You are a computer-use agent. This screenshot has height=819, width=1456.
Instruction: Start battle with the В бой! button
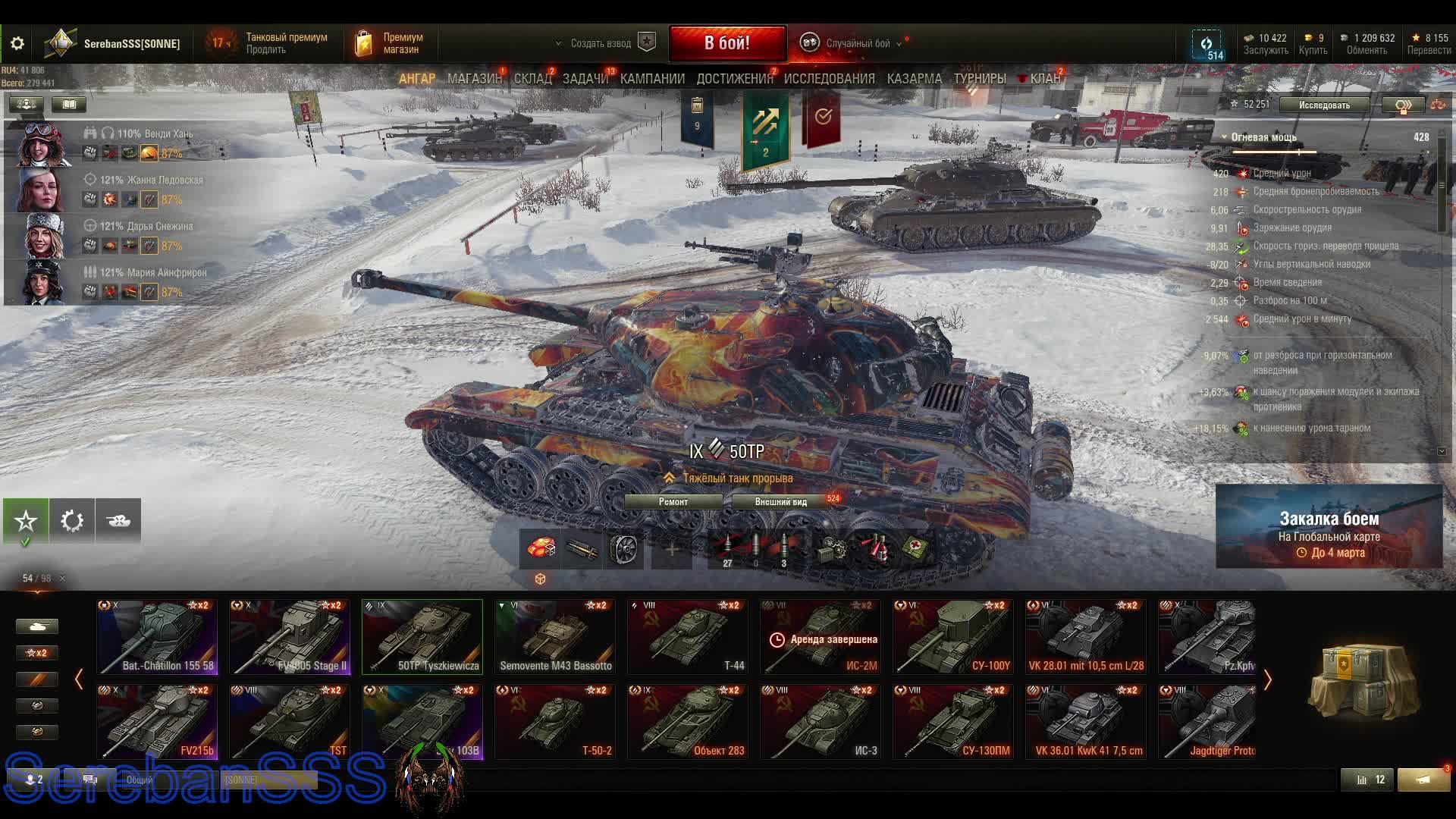coord(726,43)
